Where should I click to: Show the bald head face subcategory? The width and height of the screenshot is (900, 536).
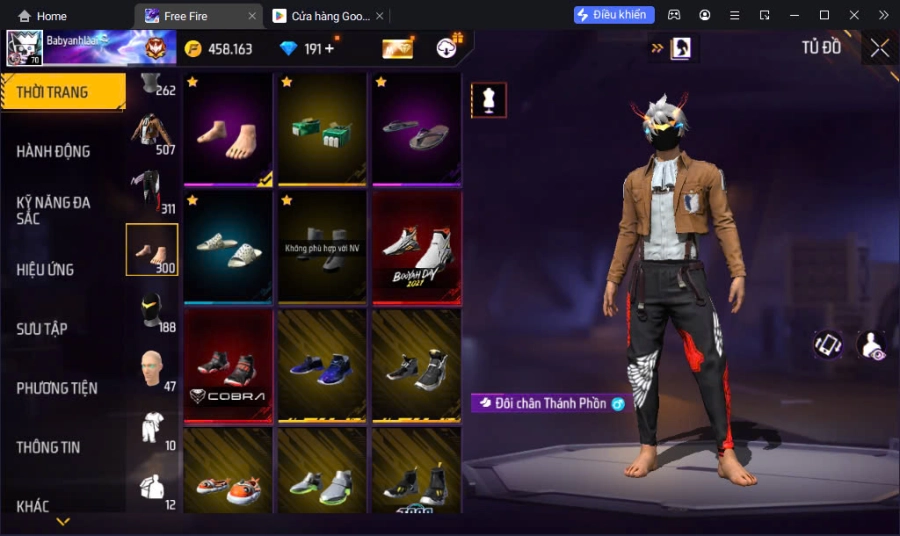[x=152, y=368]
